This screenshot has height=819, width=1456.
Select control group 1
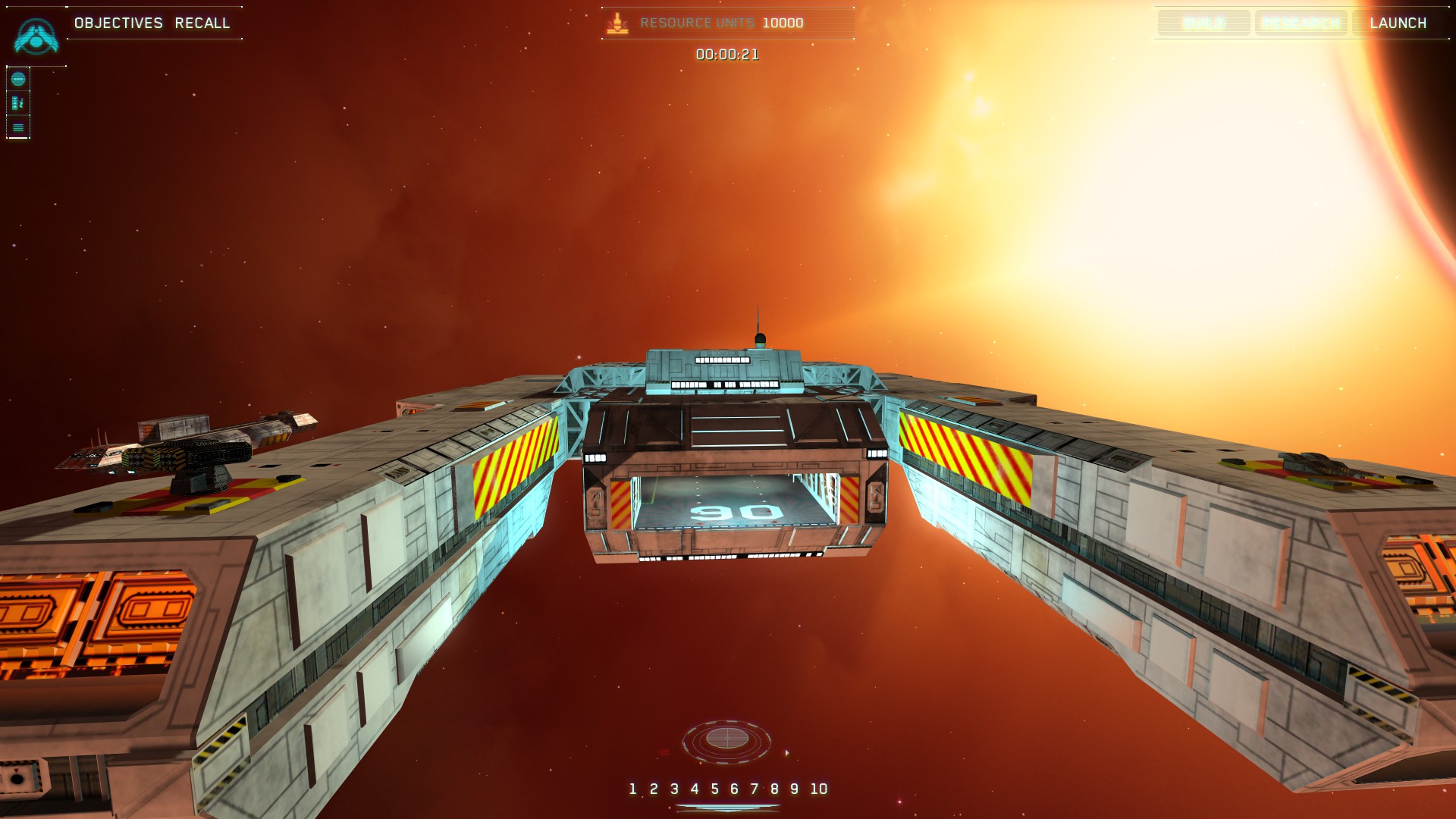coord(632,789)
